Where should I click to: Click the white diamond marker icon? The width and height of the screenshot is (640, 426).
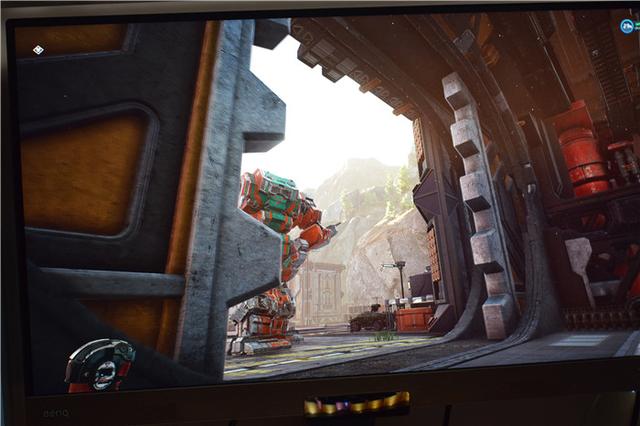click(38, 49)
